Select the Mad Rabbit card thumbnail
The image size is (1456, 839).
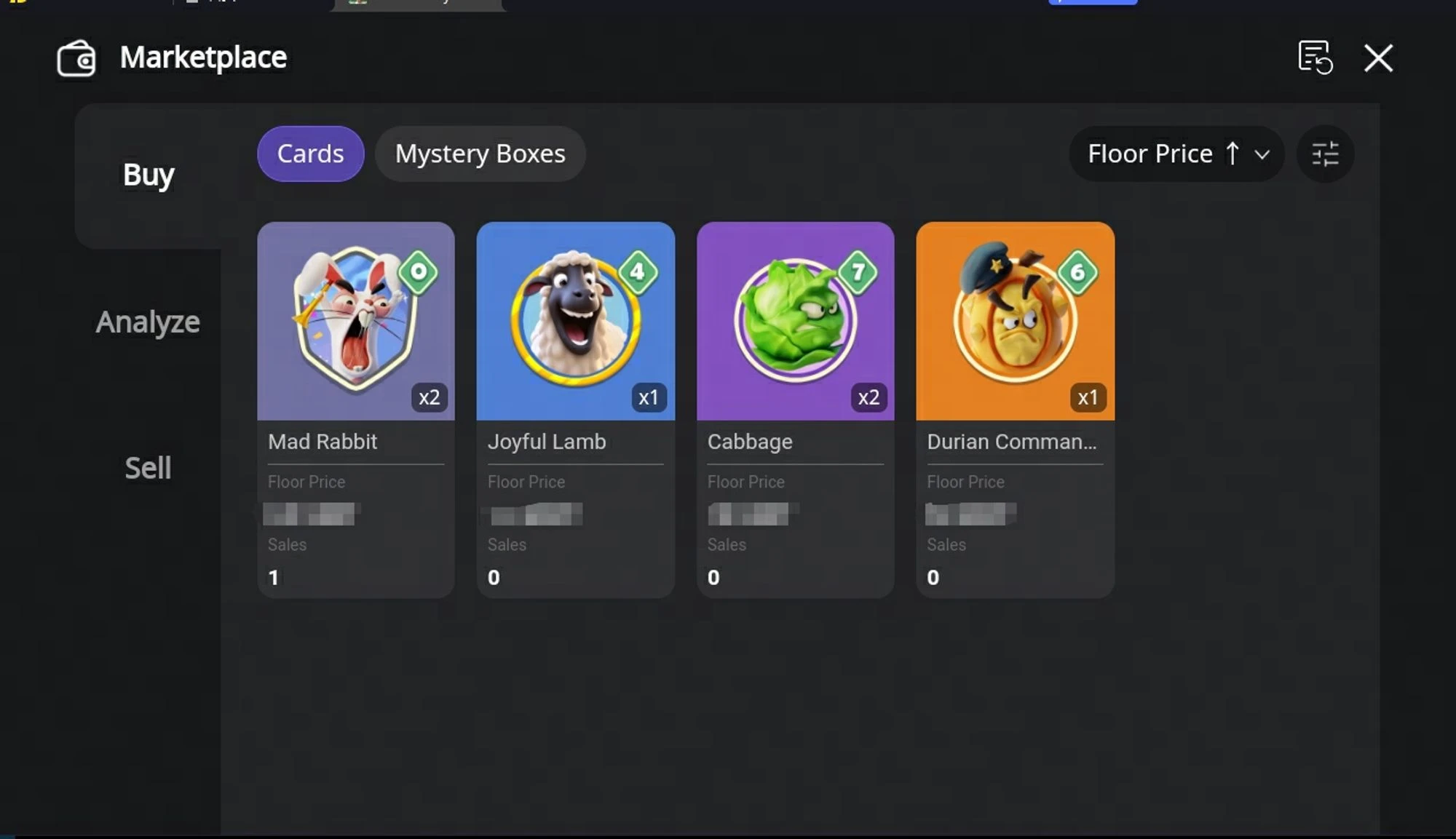tap(356, 320)
